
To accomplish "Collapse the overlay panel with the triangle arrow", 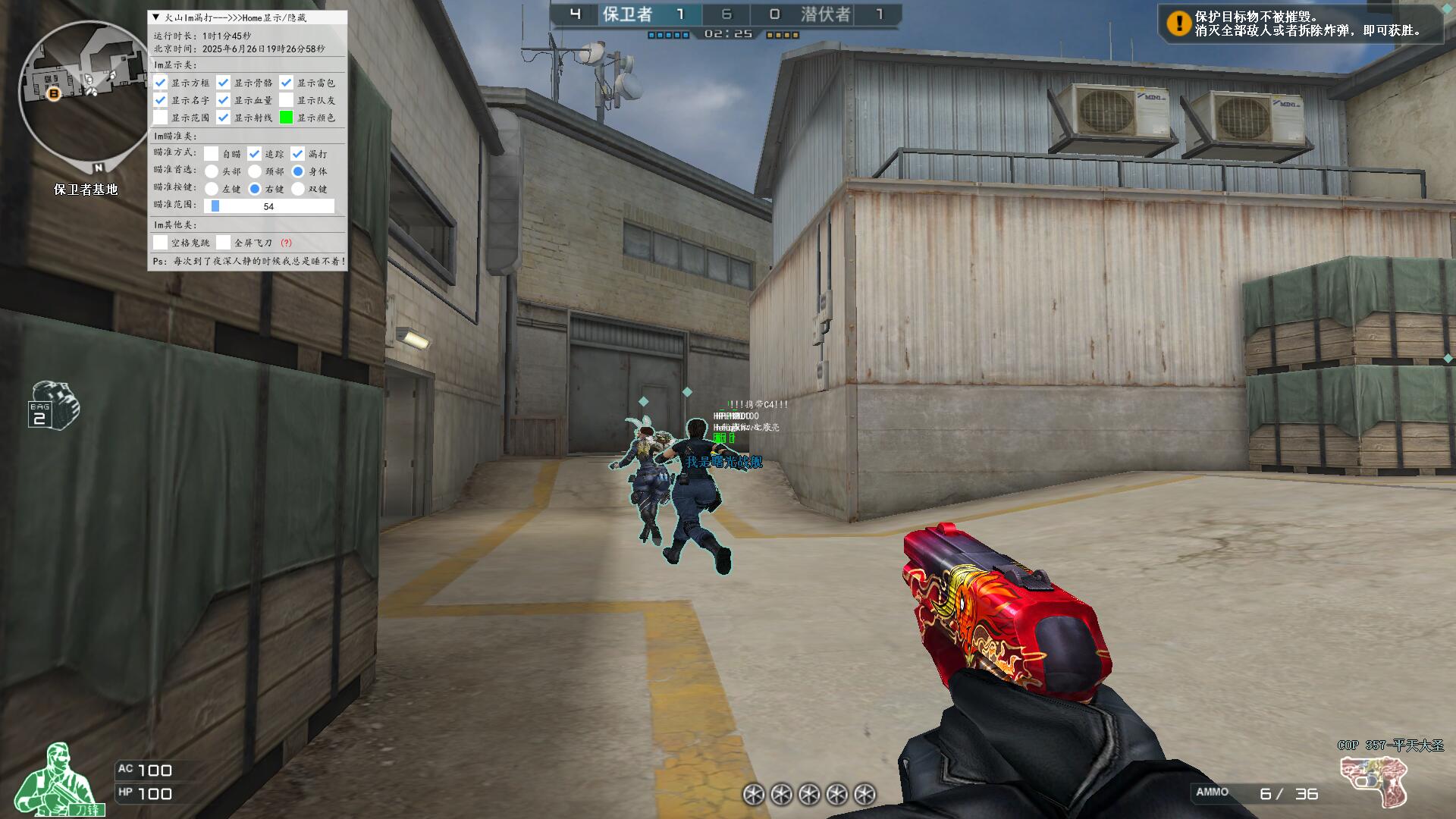I will [156, 17].
